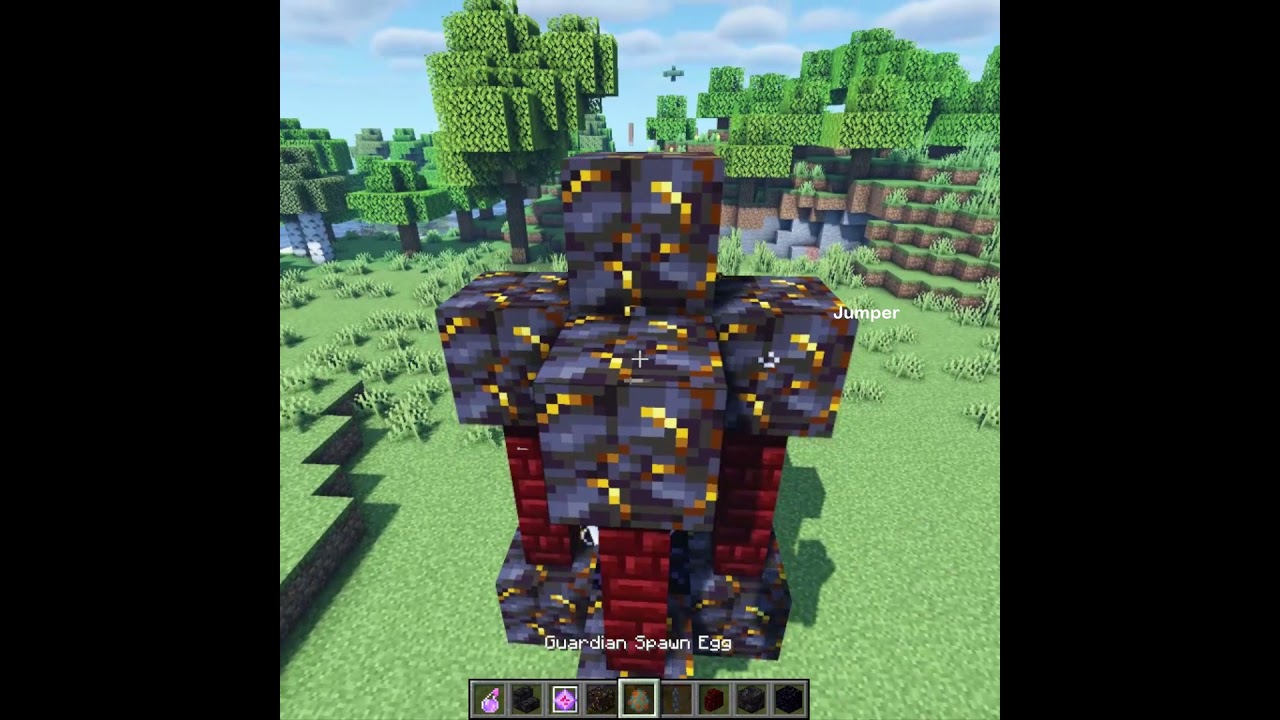Click the Jumper player nametag
This screenshot has width=1280, height=720.
[x=867, y=312]
